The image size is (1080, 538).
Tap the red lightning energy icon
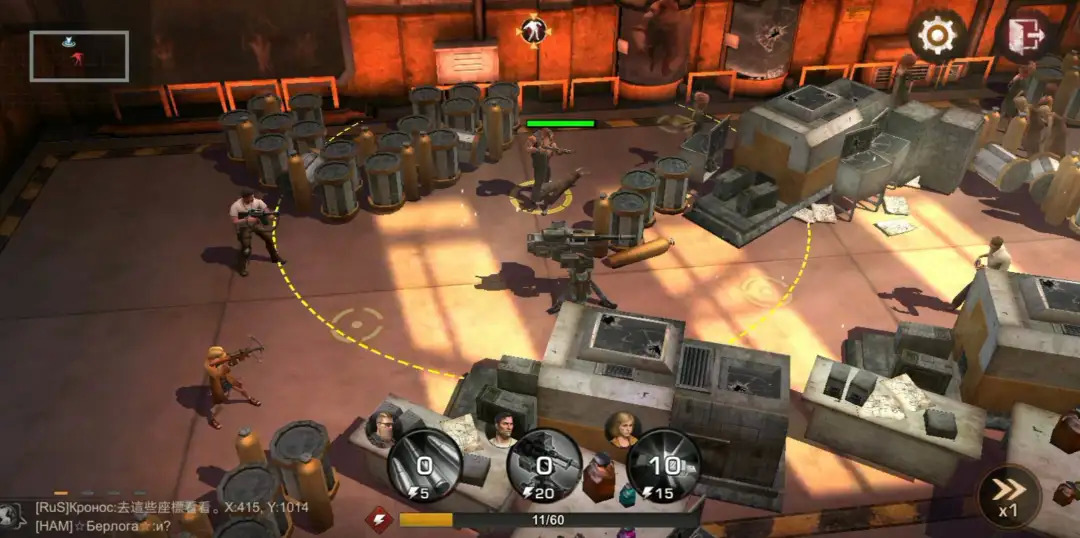378,519
